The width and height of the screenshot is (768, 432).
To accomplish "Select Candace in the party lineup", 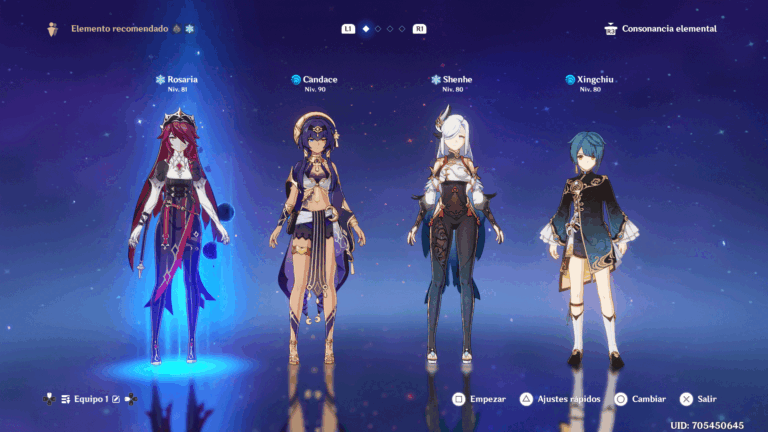I will click(x=317, y=240).
